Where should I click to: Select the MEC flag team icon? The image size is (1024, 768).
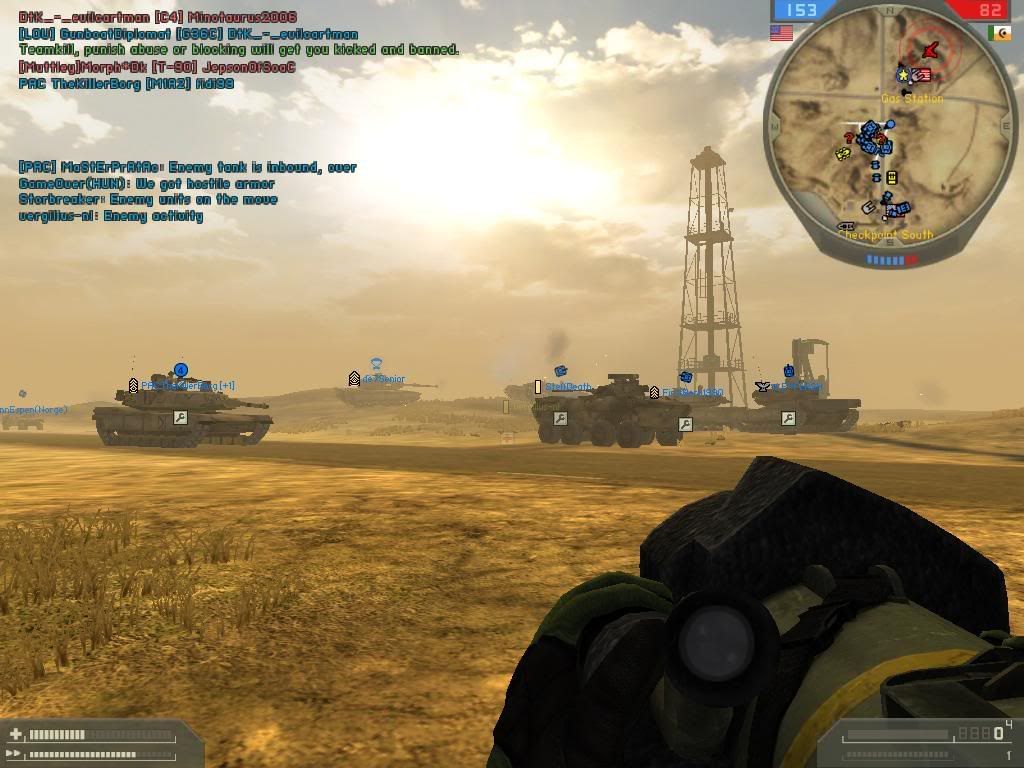(999, 33)
